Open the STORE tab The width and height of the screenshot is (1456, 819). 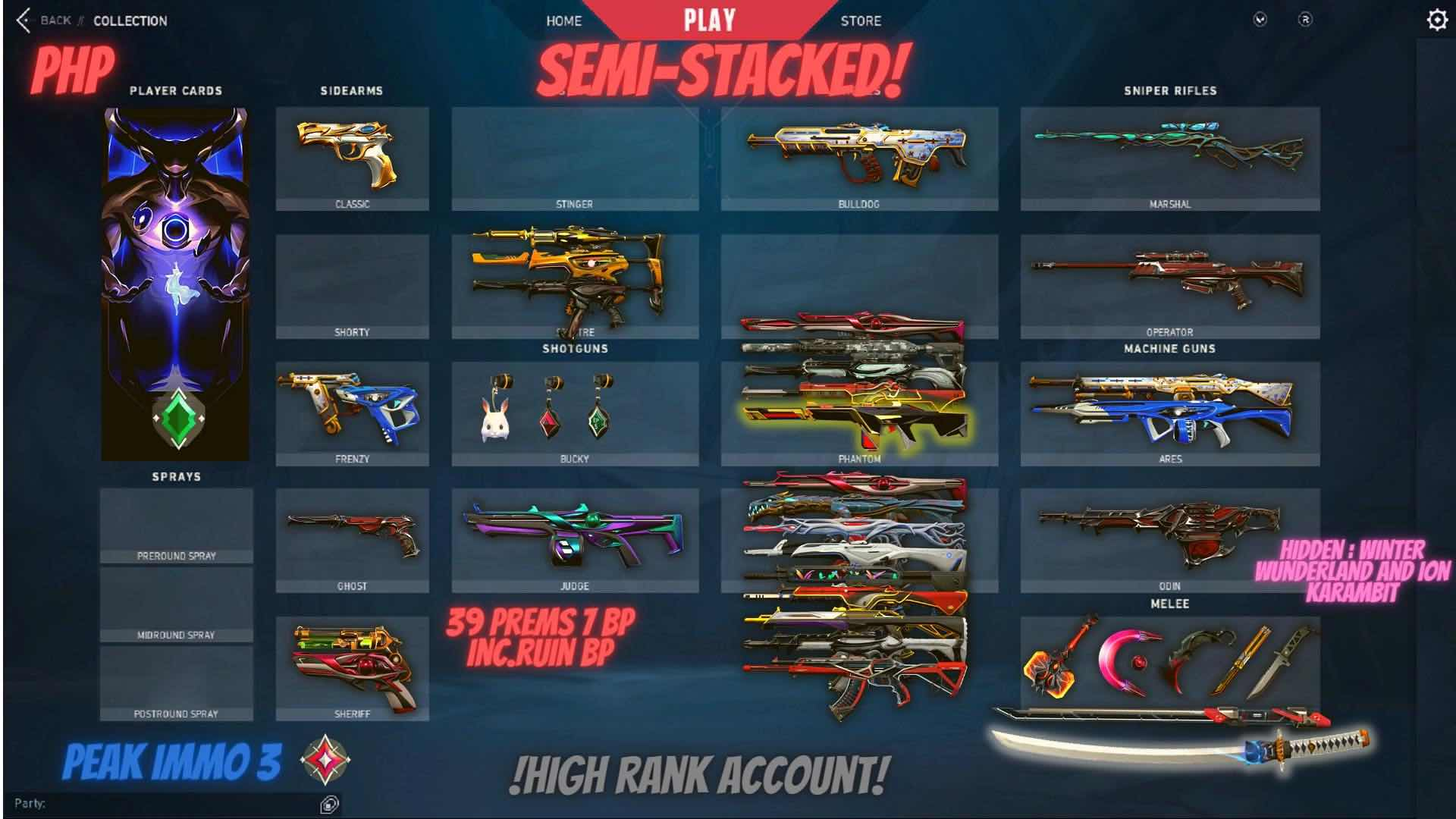[x=861, y=21]
